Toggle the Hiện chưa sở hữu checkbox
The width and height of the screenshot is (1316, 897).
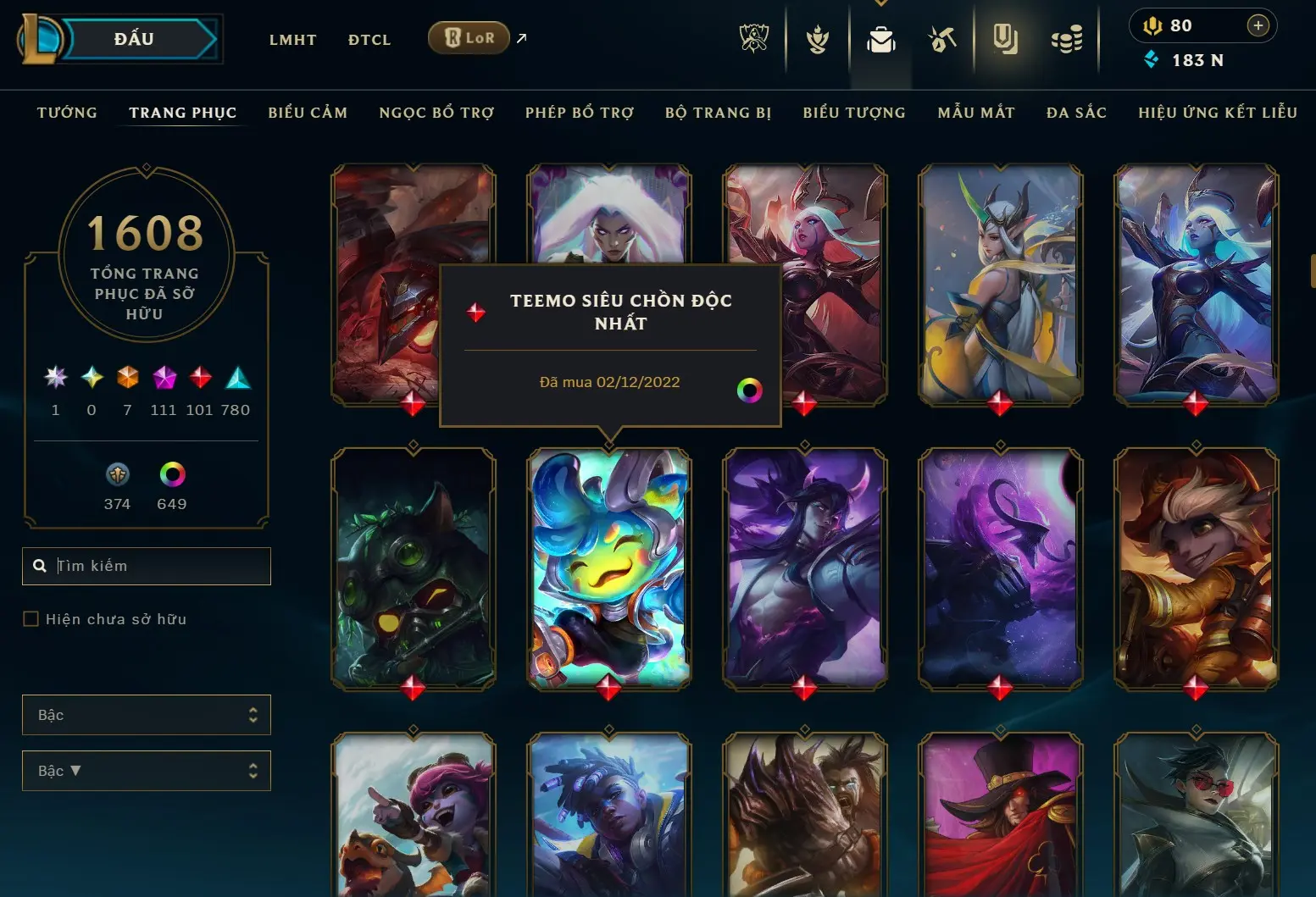pyautogui.click(x=31, y=619)
